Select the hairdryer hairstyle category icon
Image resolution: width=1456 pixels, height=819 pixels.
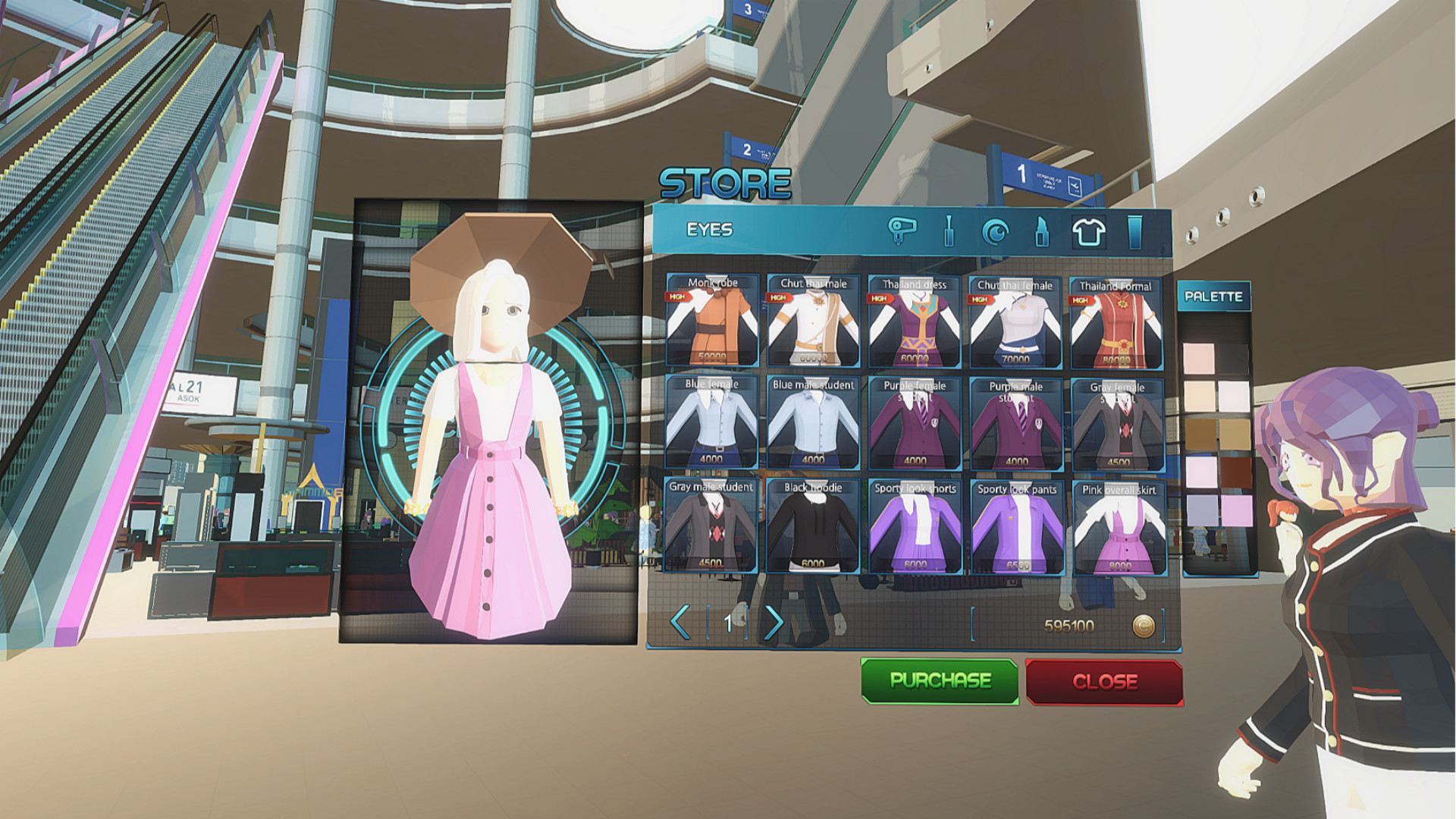[902, 231]
